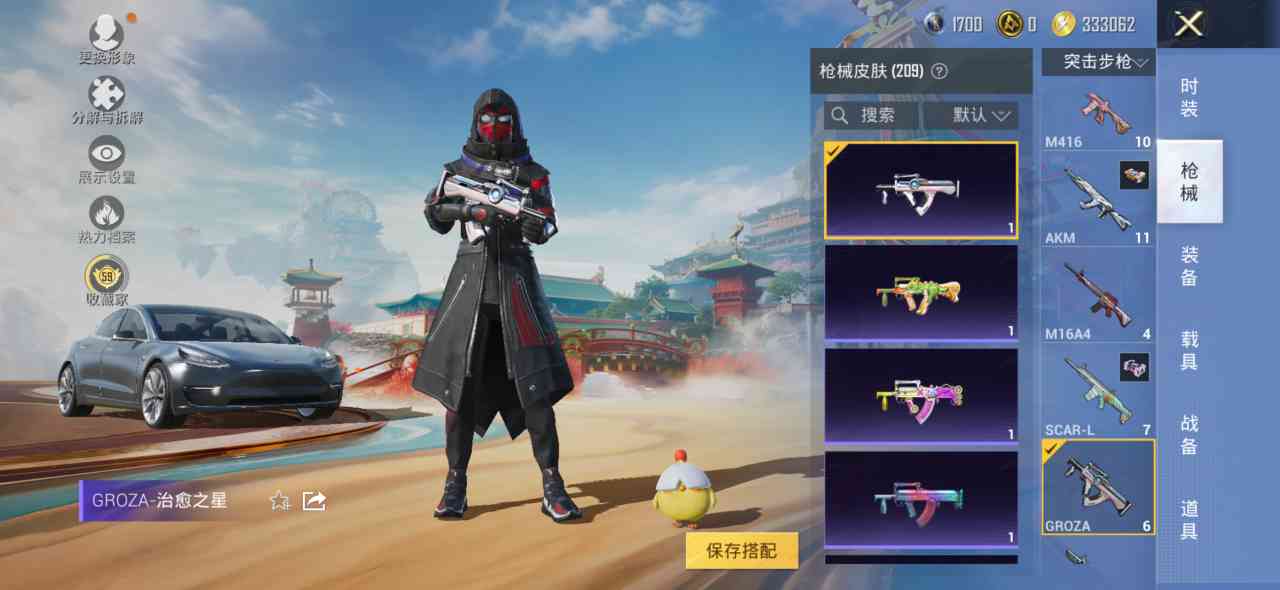This screenshot has width=1280, height=590.
Task: Select the 枪械 firearms tab
Action: (x=1189, y=182)
